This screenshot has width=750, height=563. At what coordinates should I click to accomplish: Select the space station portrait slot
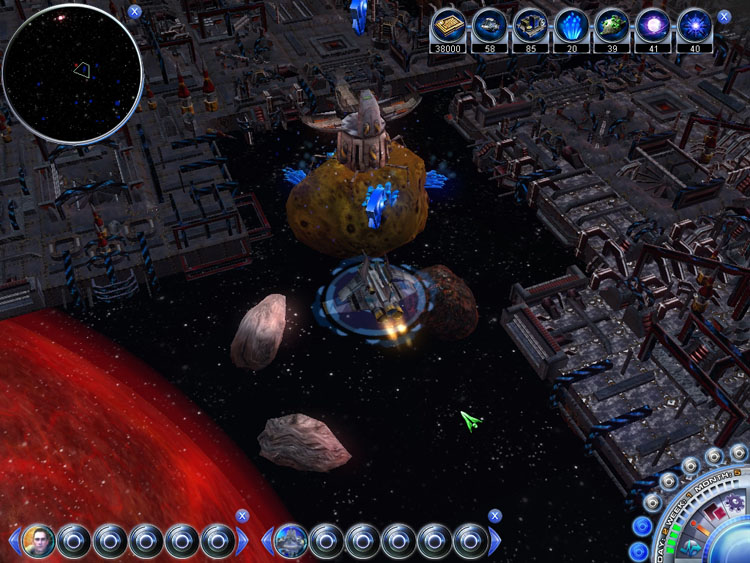click(290, 541)
